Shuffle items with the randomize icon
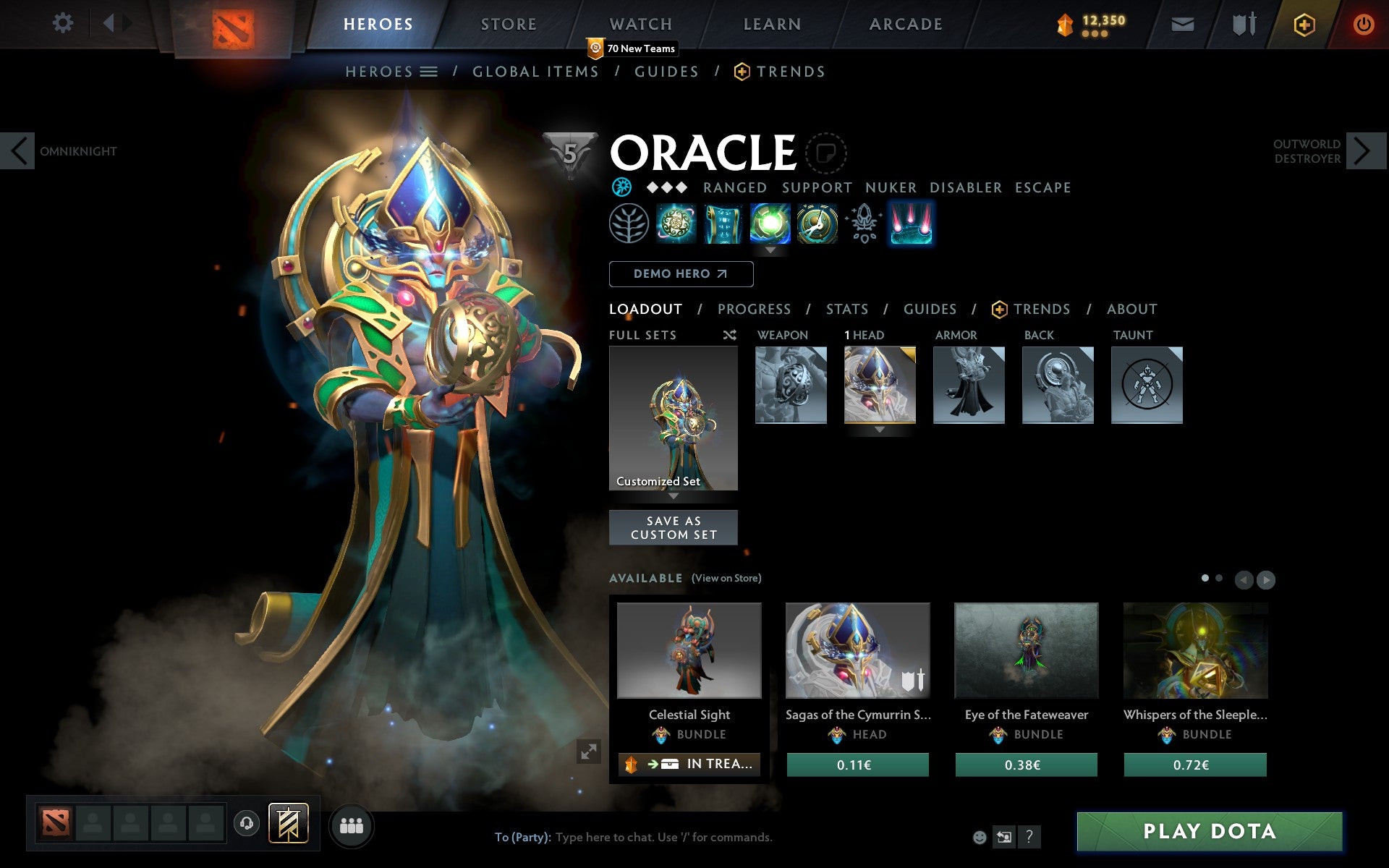 (729, 335)
